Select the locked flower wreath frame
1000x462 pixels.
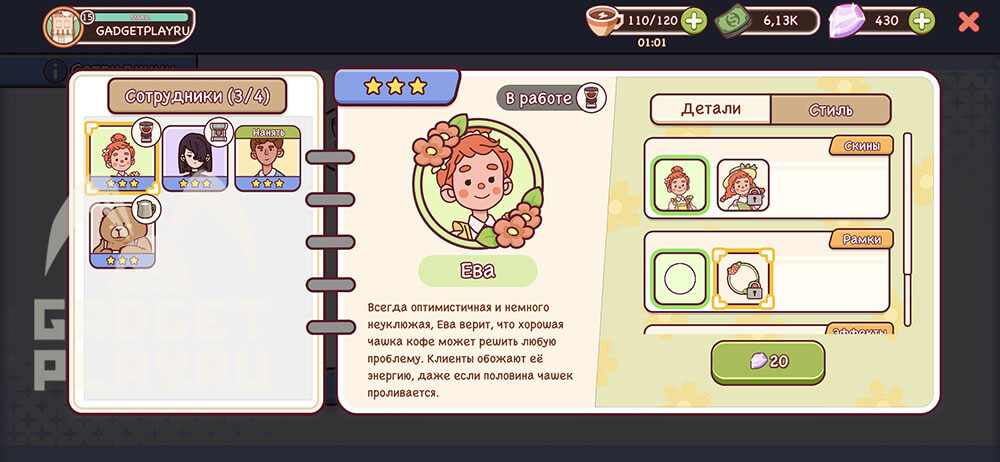click(744, 279)
